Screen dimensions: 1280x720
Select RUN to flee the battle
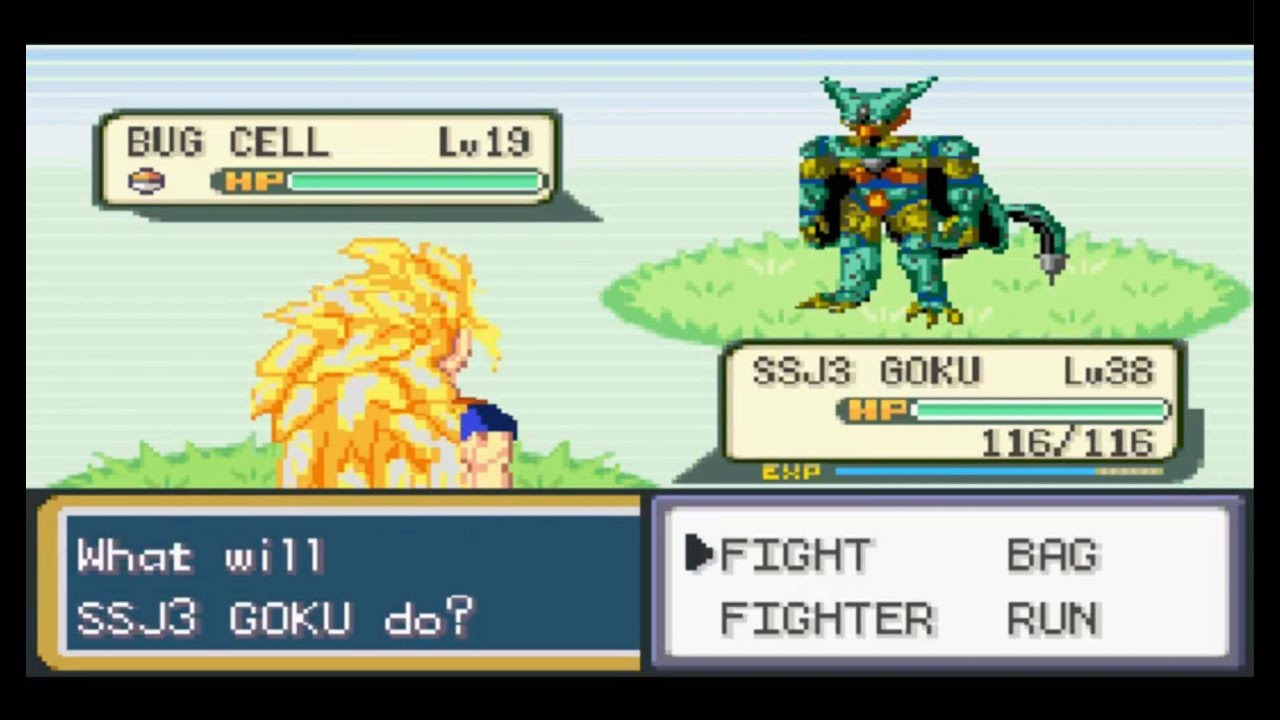pyautogui.click(x=1053, y=619)
